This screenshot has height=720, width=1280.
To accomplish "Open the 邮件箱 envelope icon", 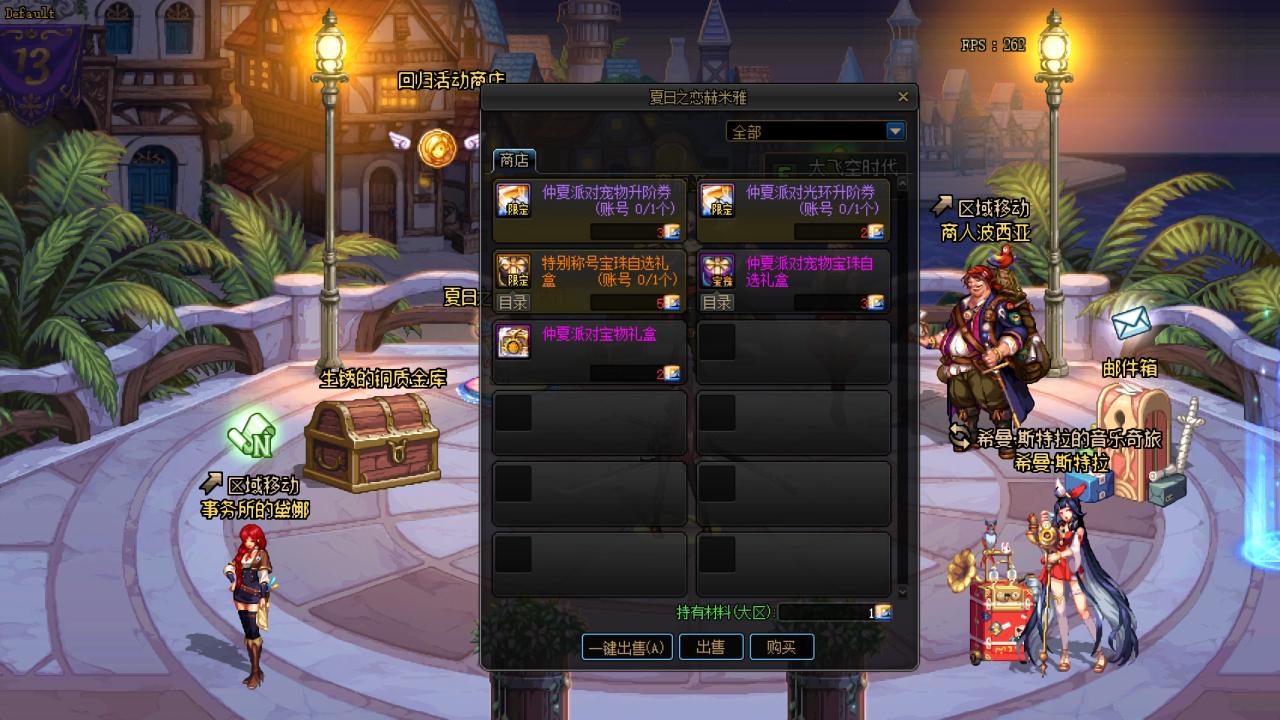I will [x=1131, y=322].
